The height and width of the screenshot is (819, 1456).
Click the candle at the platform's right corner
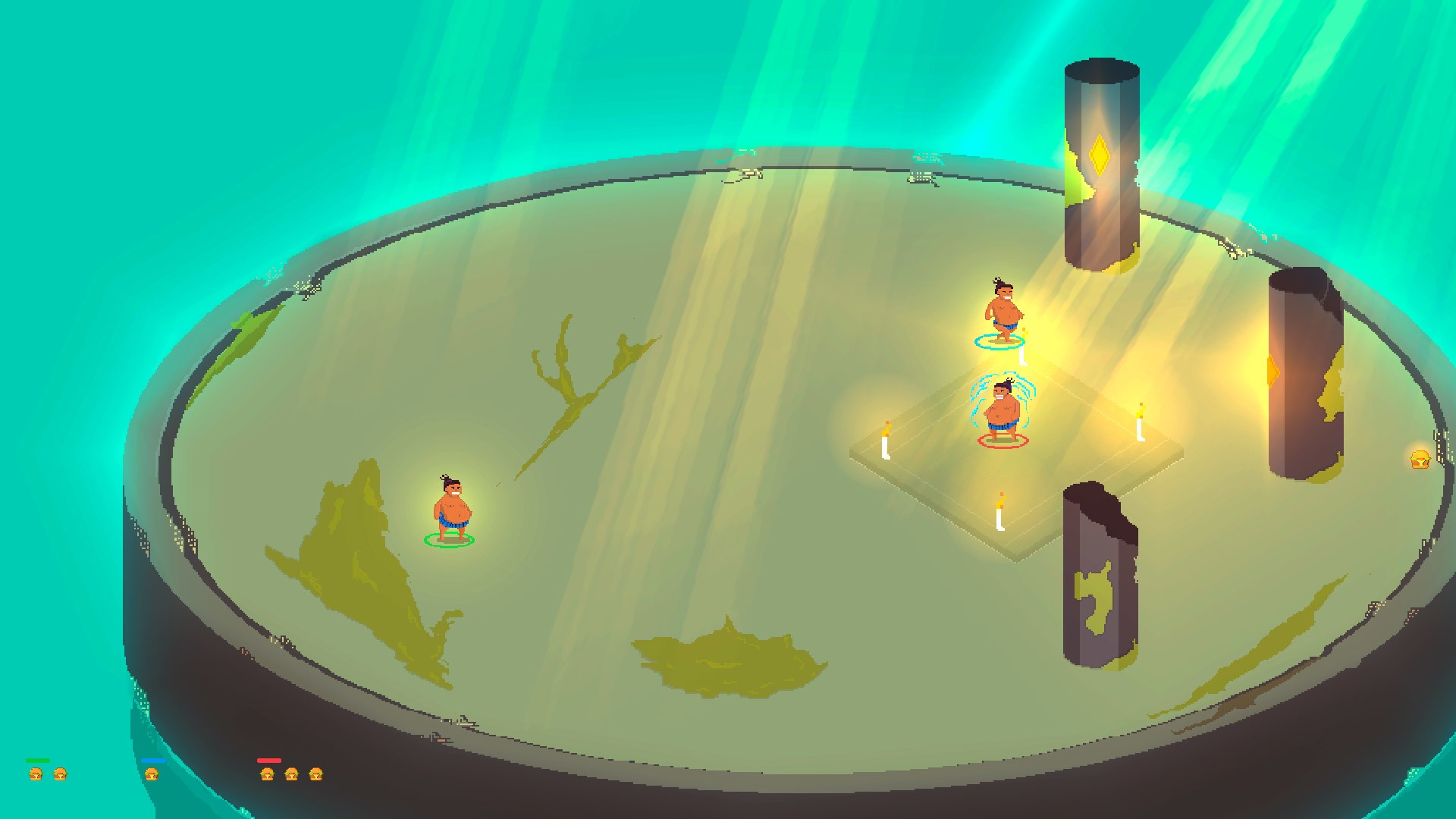pos(1137,424)
